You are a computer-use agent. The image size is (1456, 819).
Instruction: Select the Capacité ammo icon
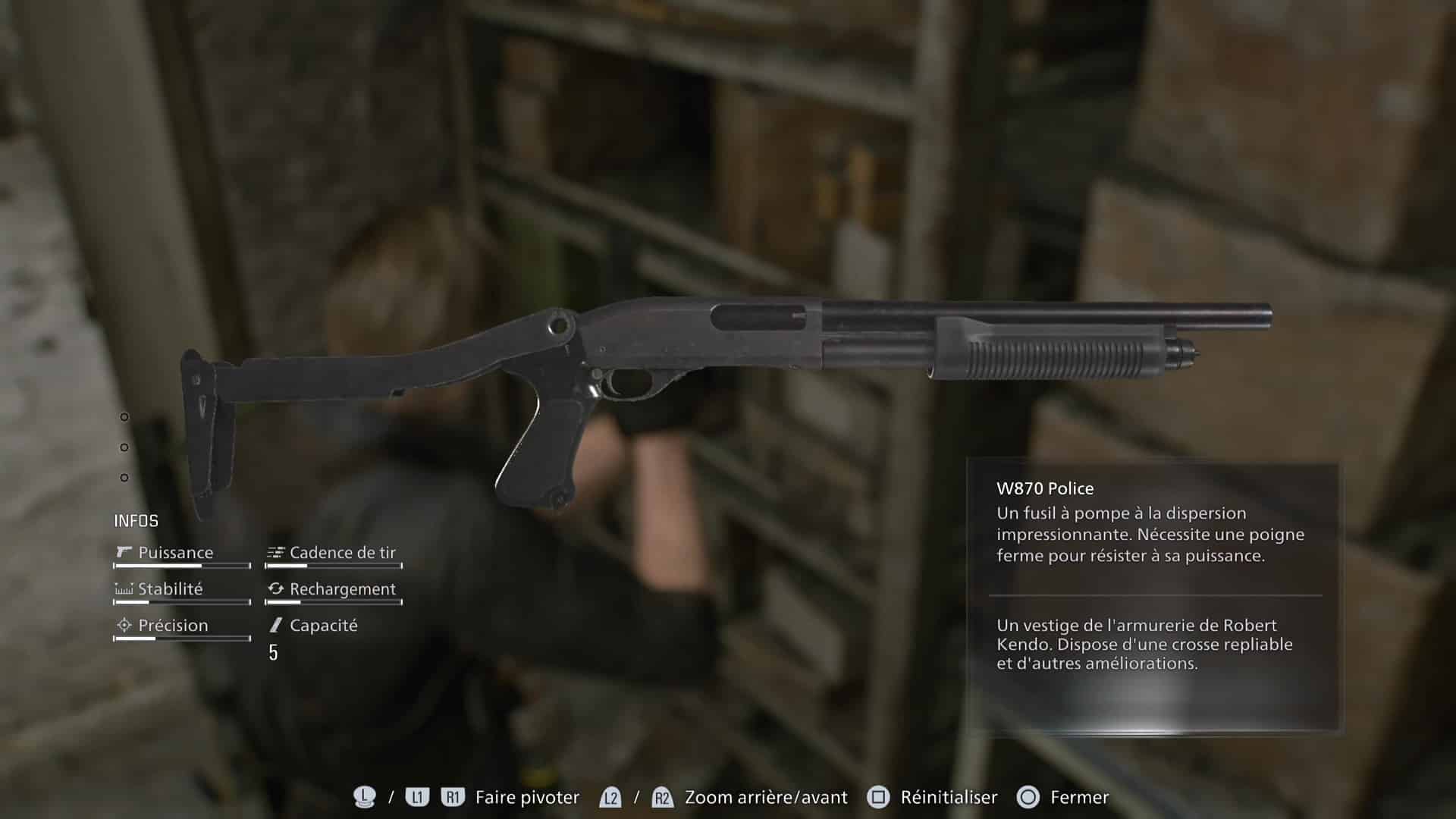click(275, 626)
